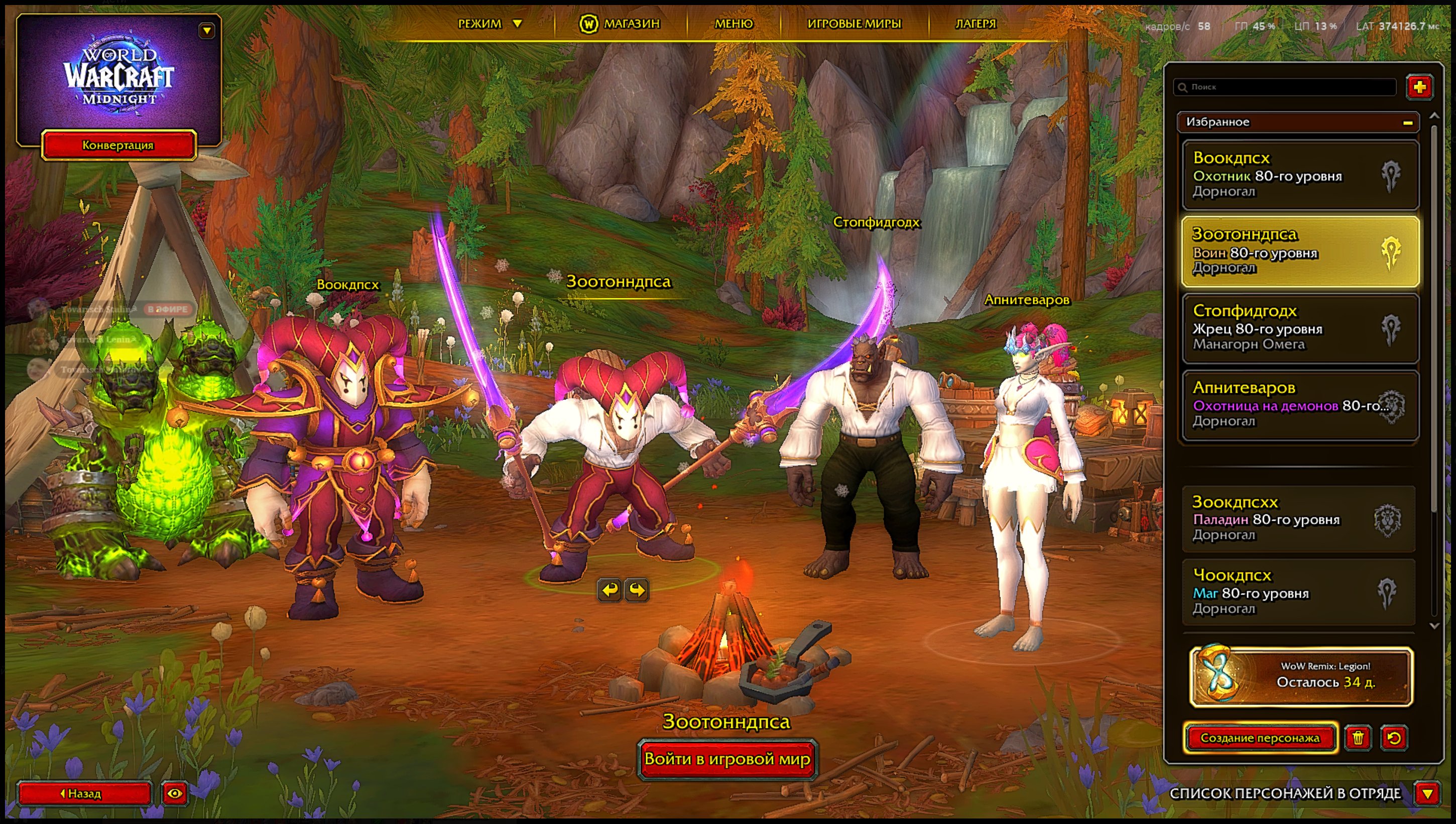Delete character with the trash icon
This screenshot has height=824, width=1456.
tap(1358, 738)
